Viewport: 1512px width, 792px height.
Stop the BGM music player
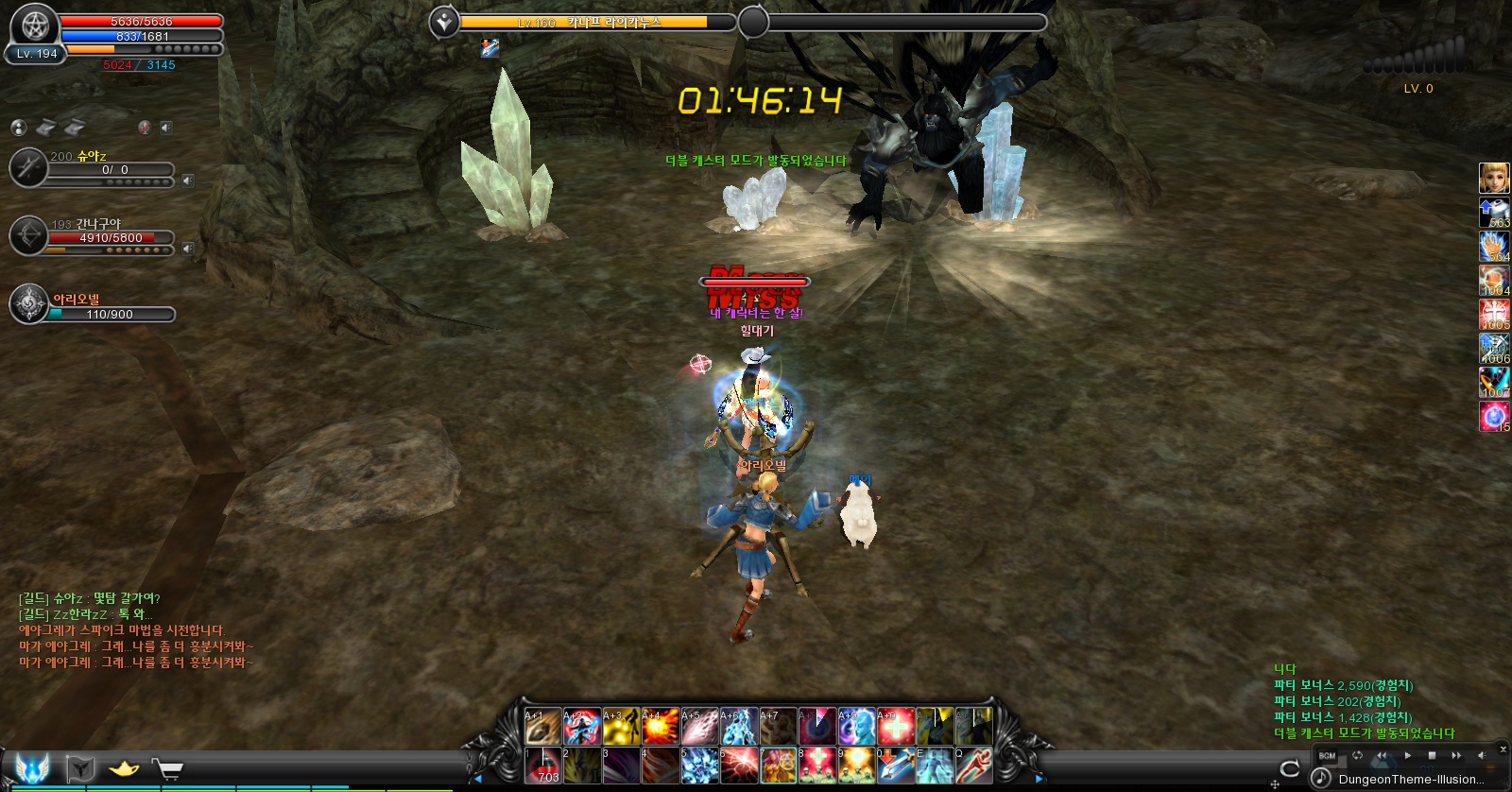(x=1432, y=755)
